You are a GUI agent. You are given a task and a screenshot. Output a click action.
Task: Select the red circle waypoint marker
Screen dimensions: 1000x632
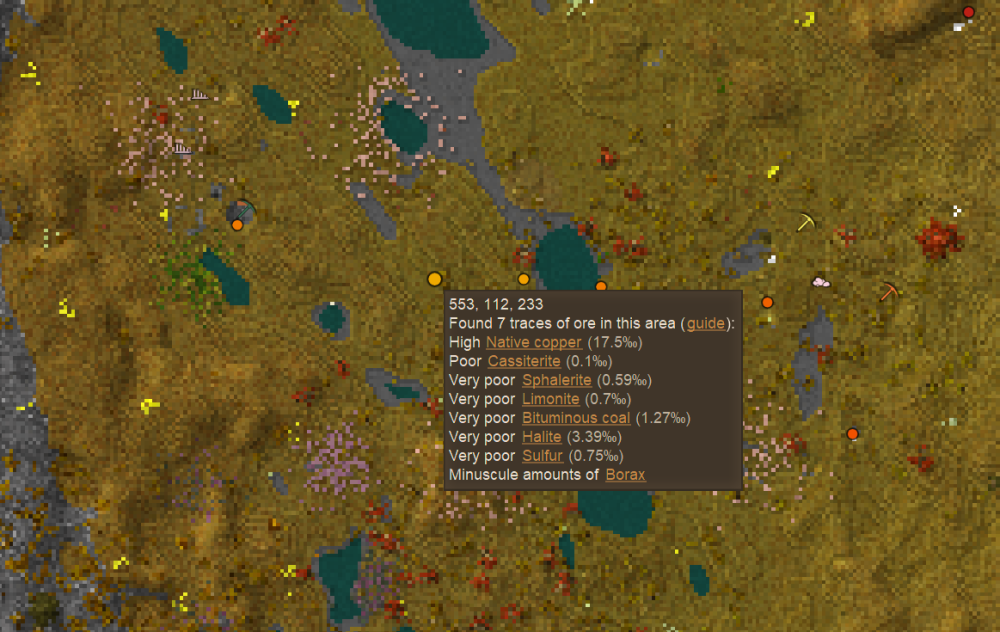[968, 12]
